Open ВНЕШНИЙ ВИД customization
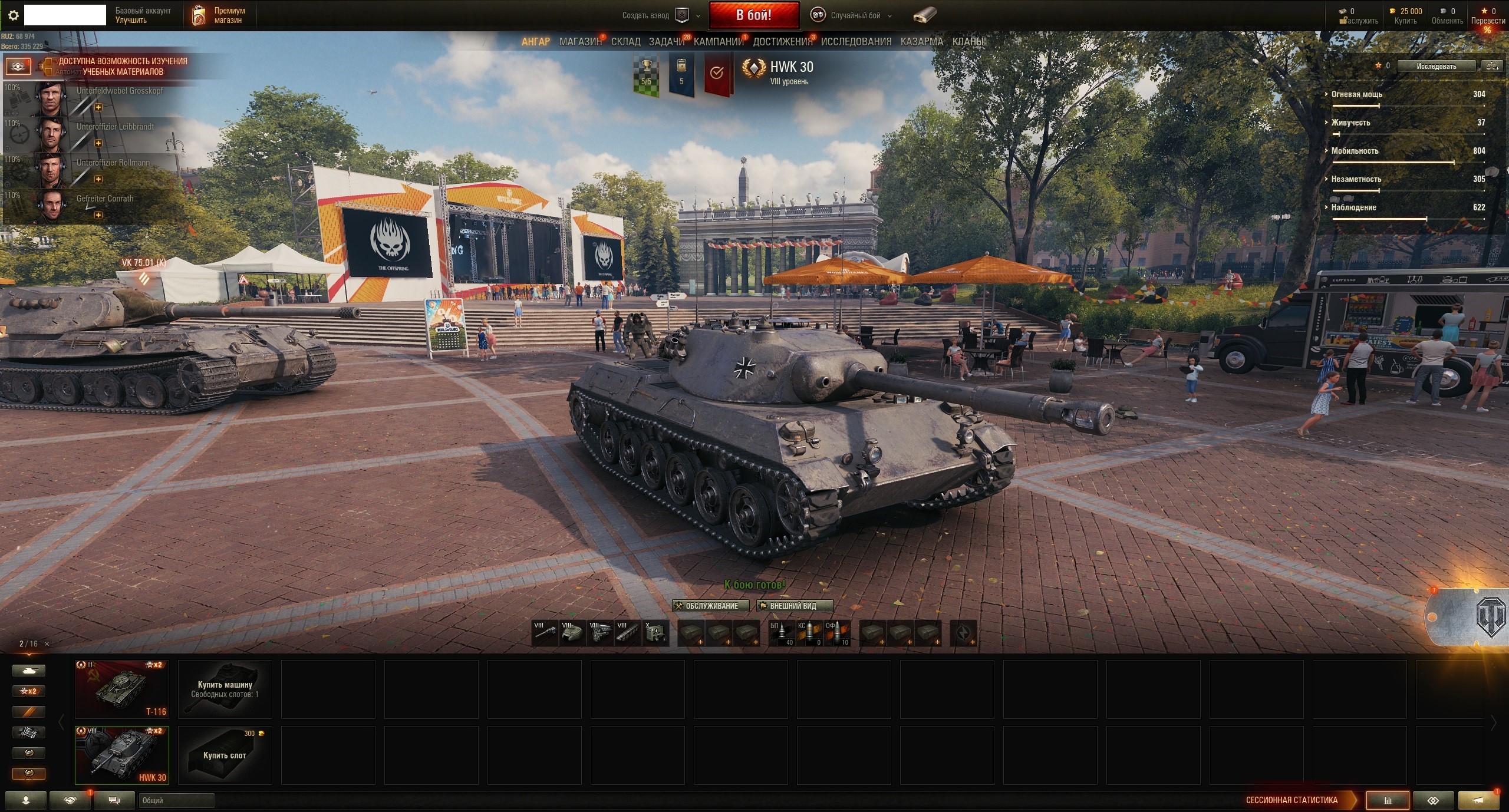Viewport: 1509px width, 812px height. pos(794,606)
